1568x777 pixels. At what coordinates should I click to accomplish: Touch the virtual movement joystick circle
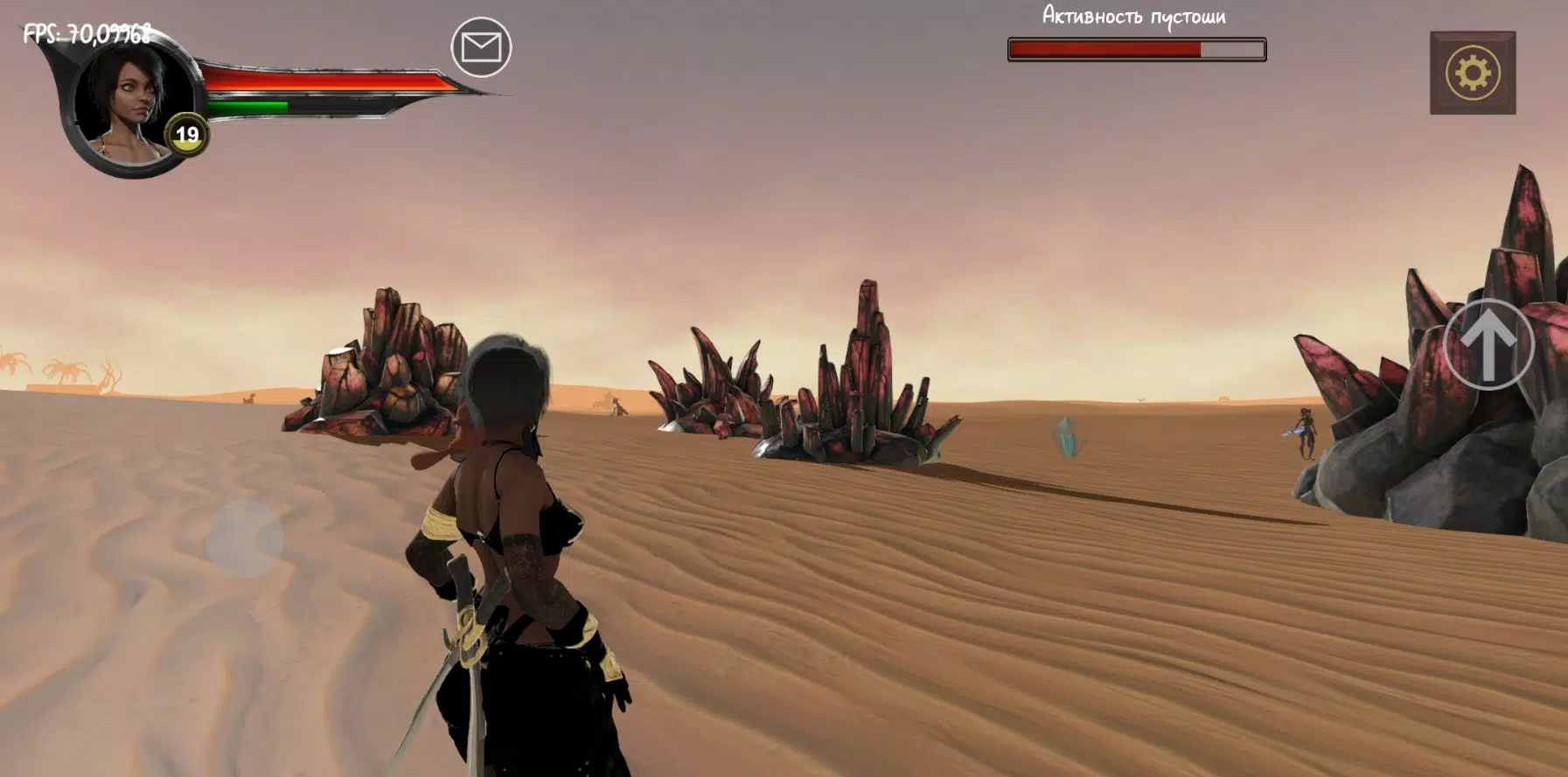[x=245, y=539]
